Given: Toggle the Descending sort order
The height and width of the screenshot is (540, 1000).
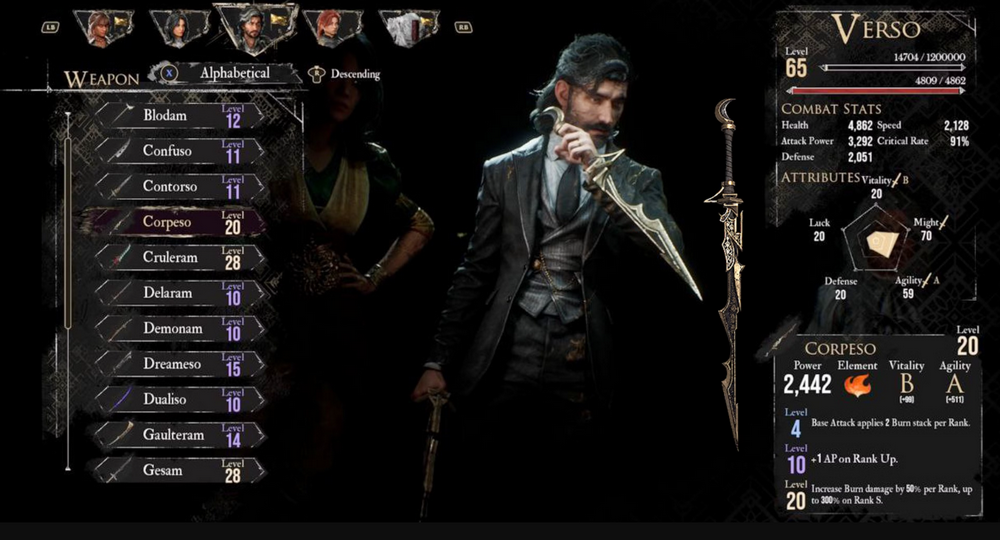Looking at the screenshot, I should 344,74.
